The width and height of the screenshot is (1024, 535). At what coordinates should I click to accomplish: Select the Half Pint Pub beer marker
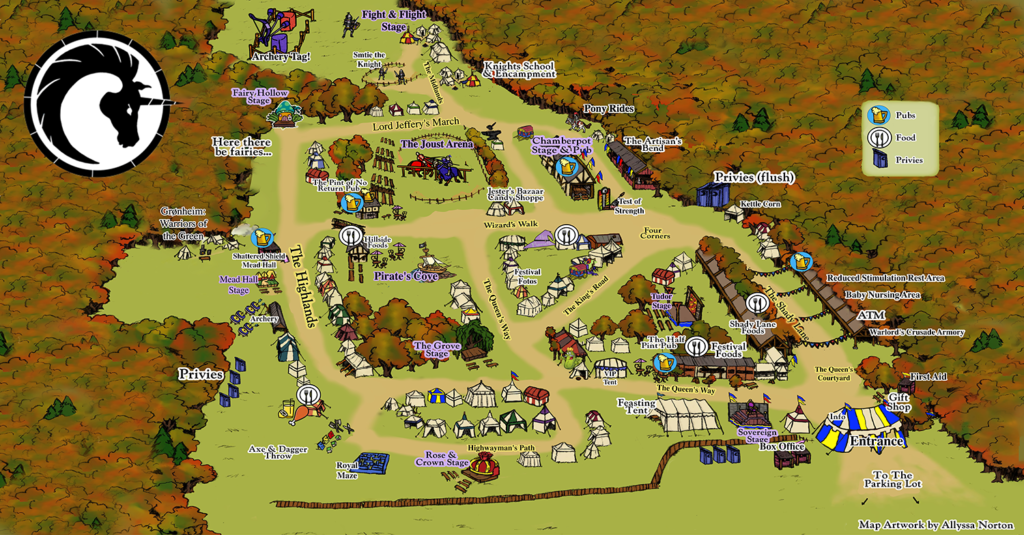click(660, 362)
